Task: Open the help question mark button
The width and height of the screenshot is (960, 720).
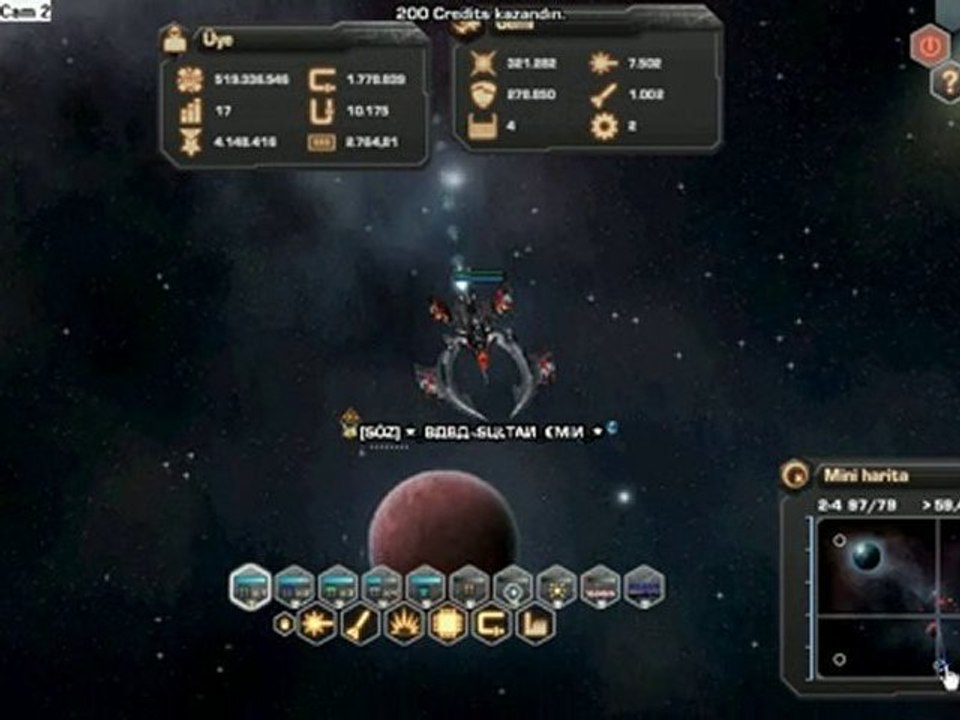Action: 946,82
